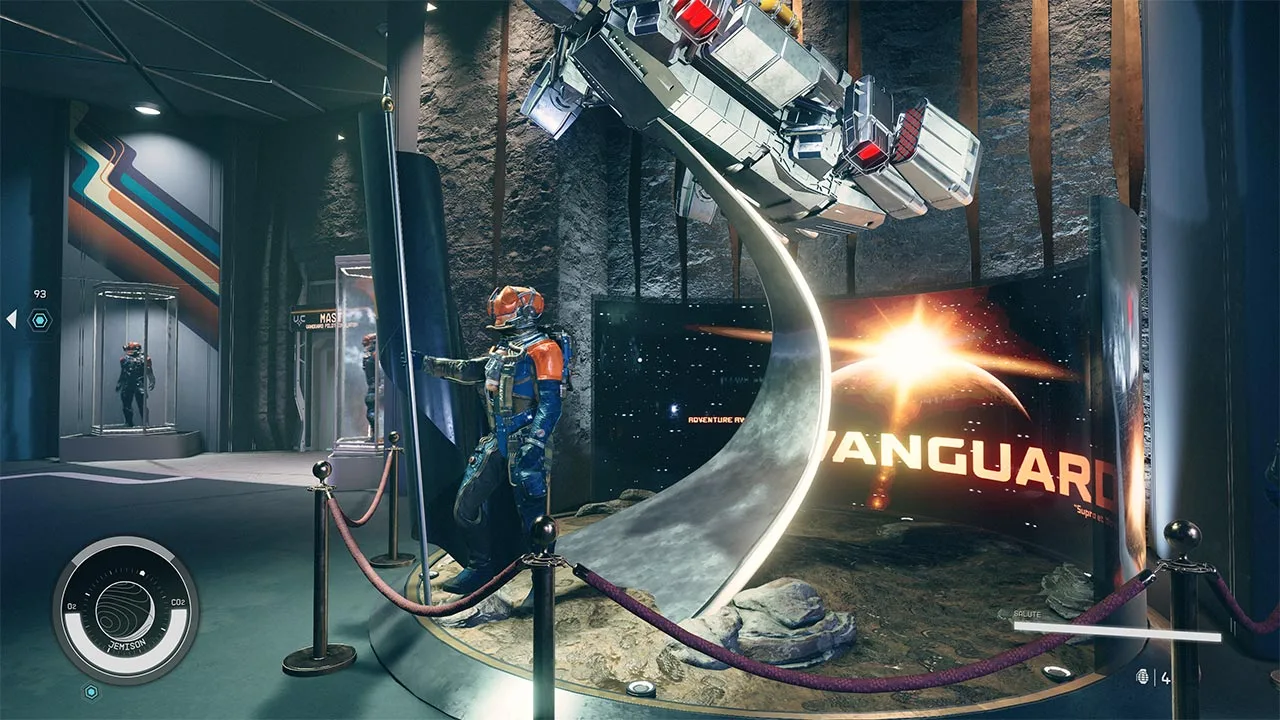Click the white left arrow beside the marker

click(x=11, y=319)
